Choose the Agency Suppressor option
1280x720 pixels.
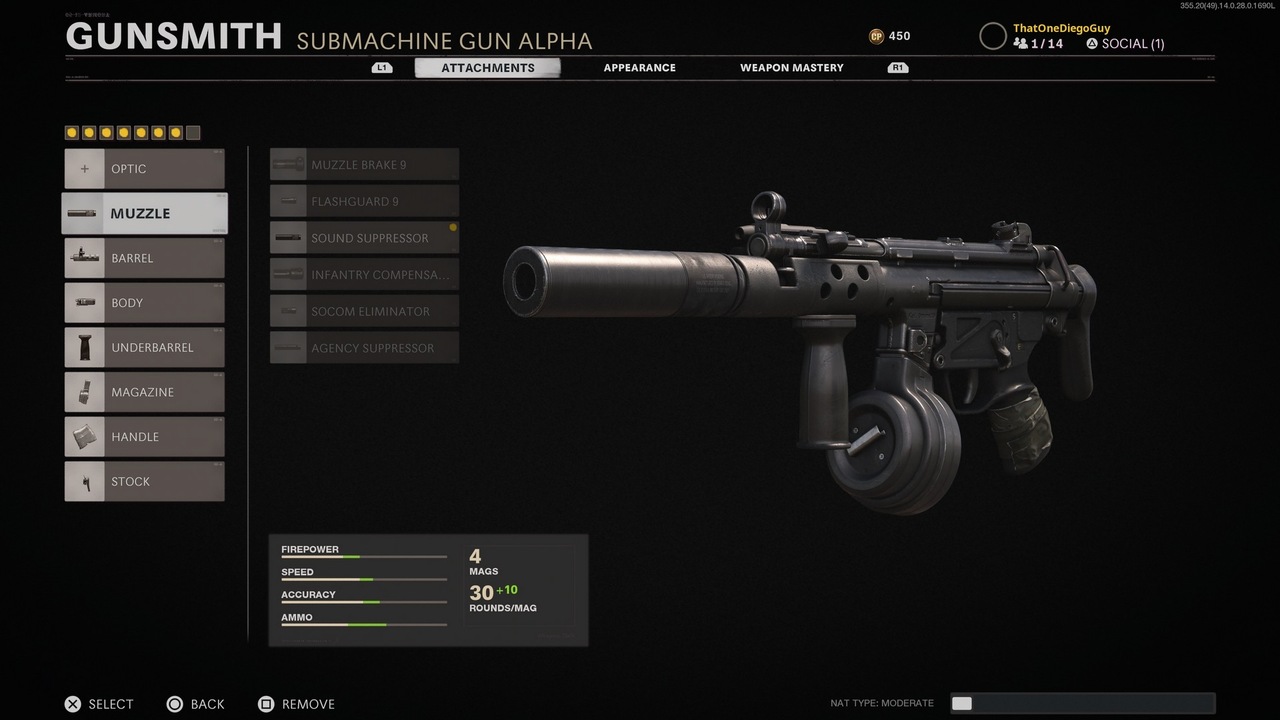click(364, 347)
